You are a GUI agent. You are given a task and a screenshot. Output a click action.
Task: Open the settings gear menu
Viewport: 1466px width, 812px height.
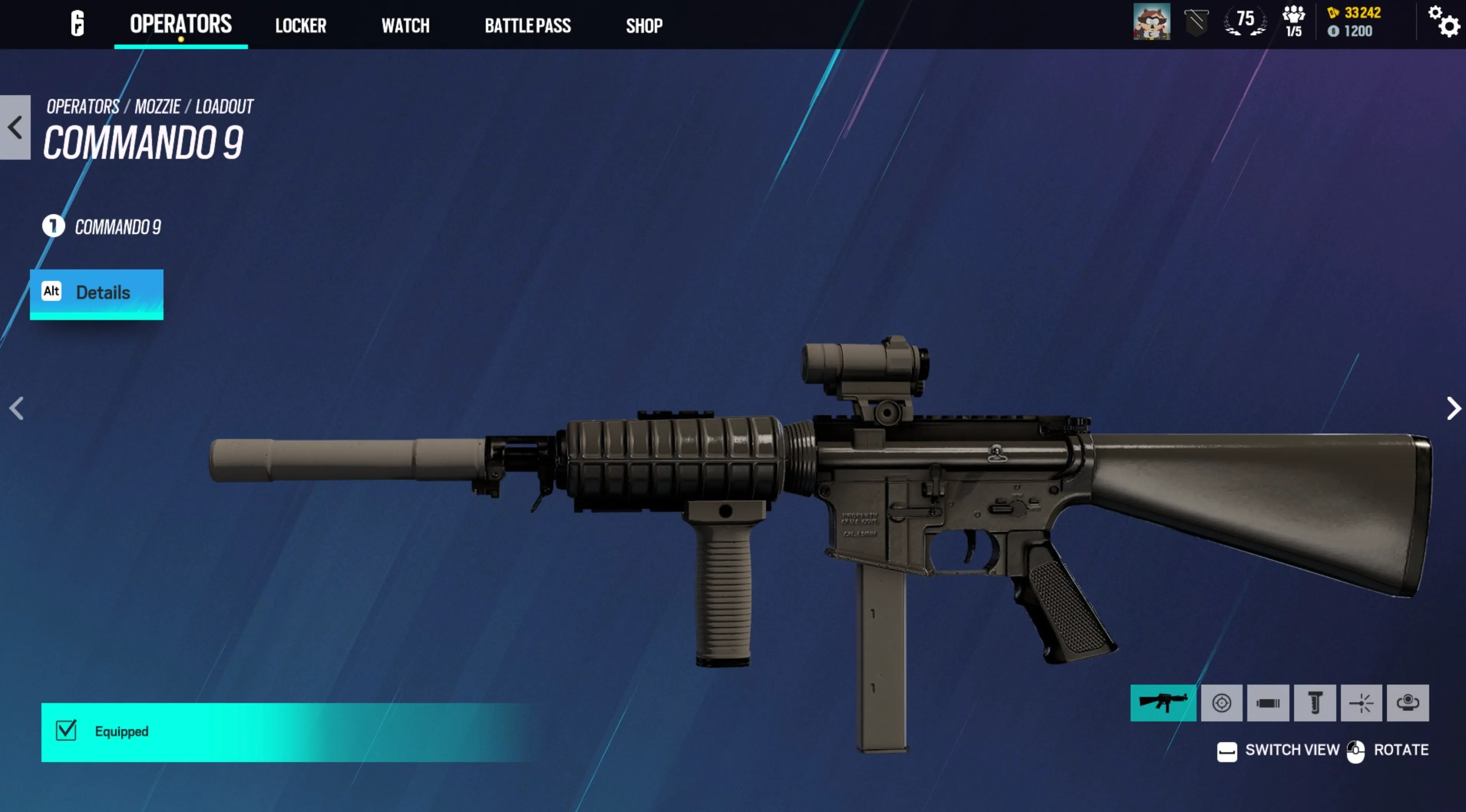(1443, 22)
